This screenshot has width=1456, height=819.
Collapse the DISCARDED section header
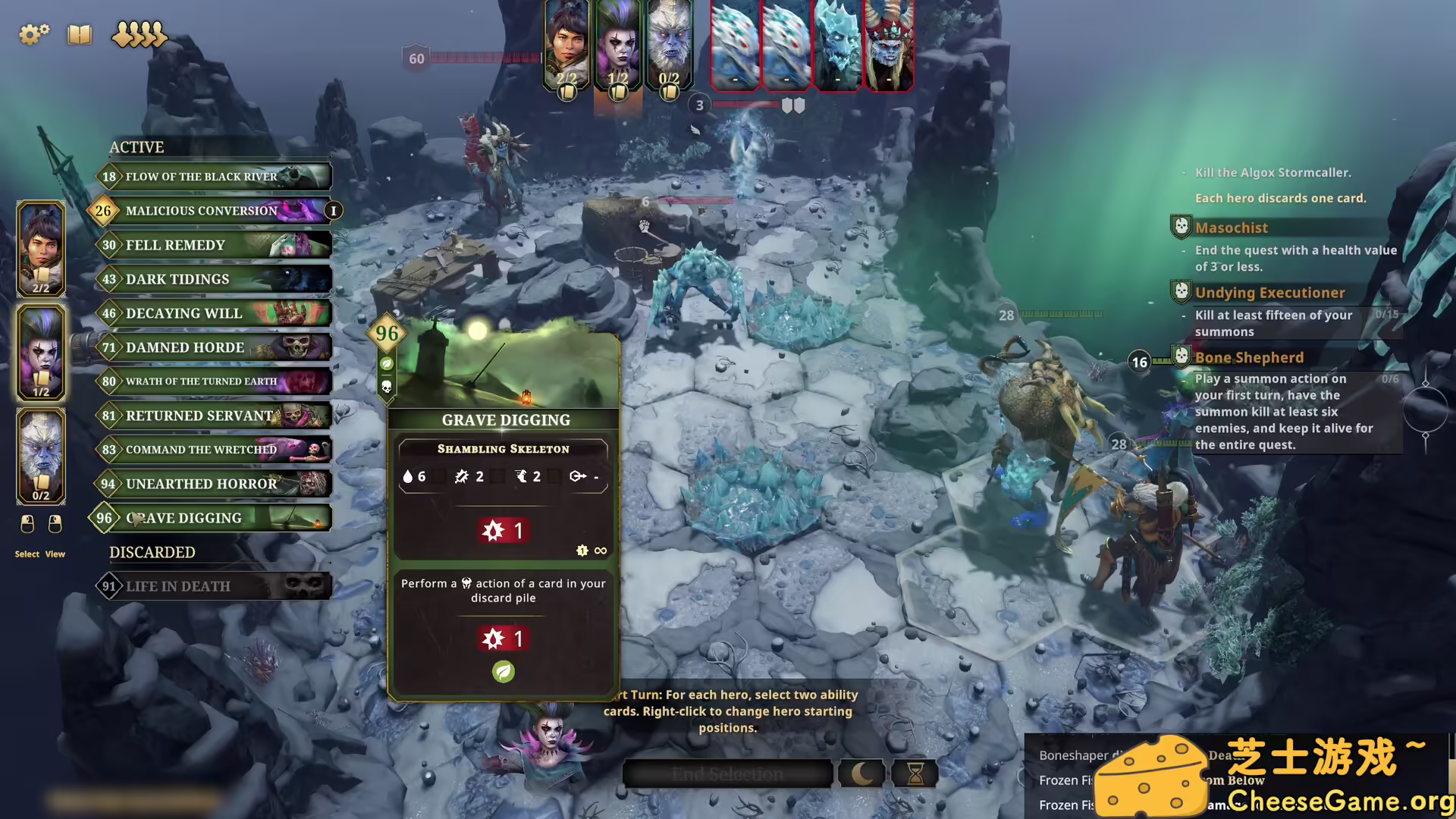coord(152,552)
